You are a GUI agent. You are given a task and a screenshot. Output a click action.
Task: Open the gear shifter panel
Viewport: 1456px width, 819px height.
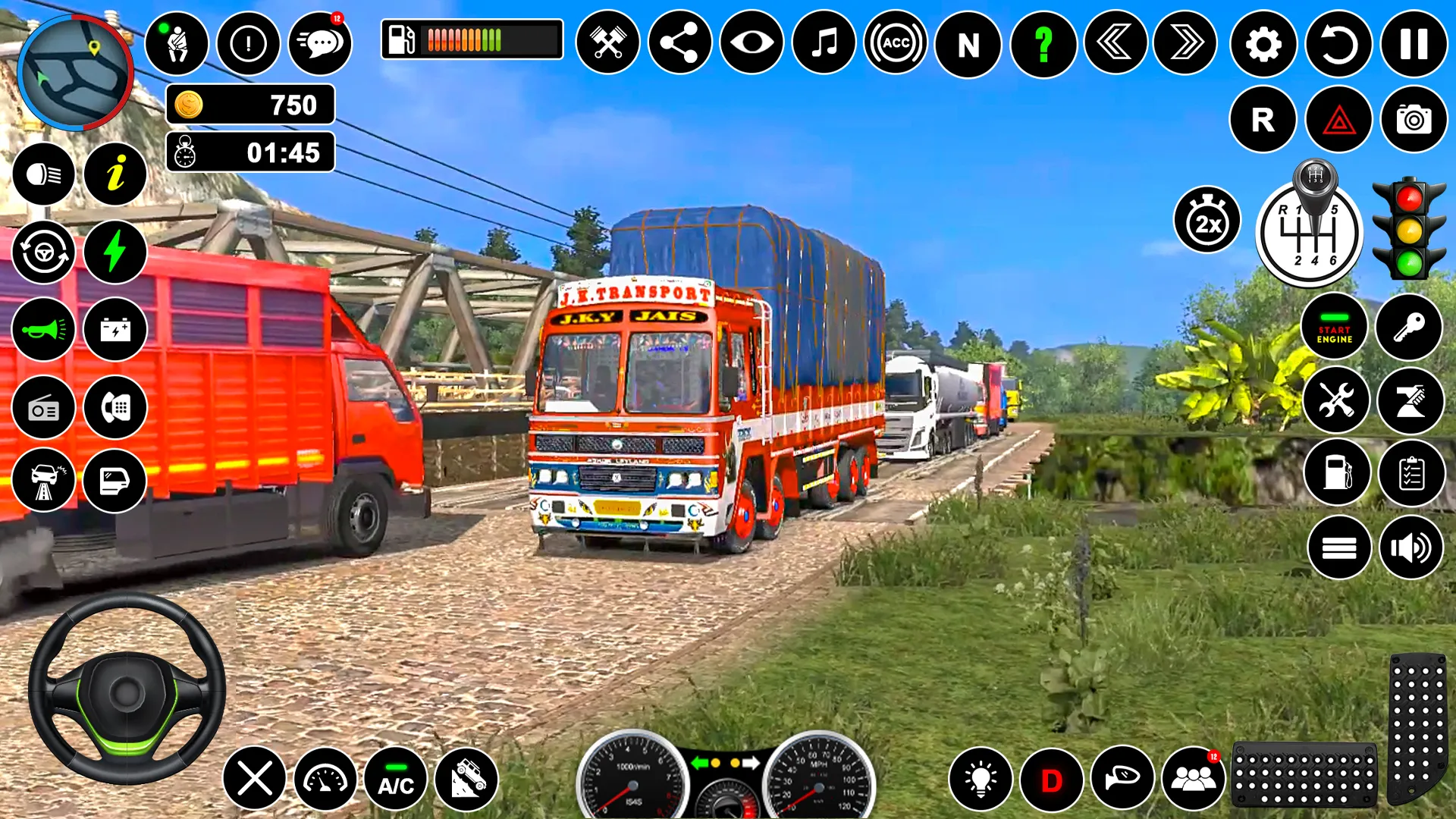tap(1311, 233)
